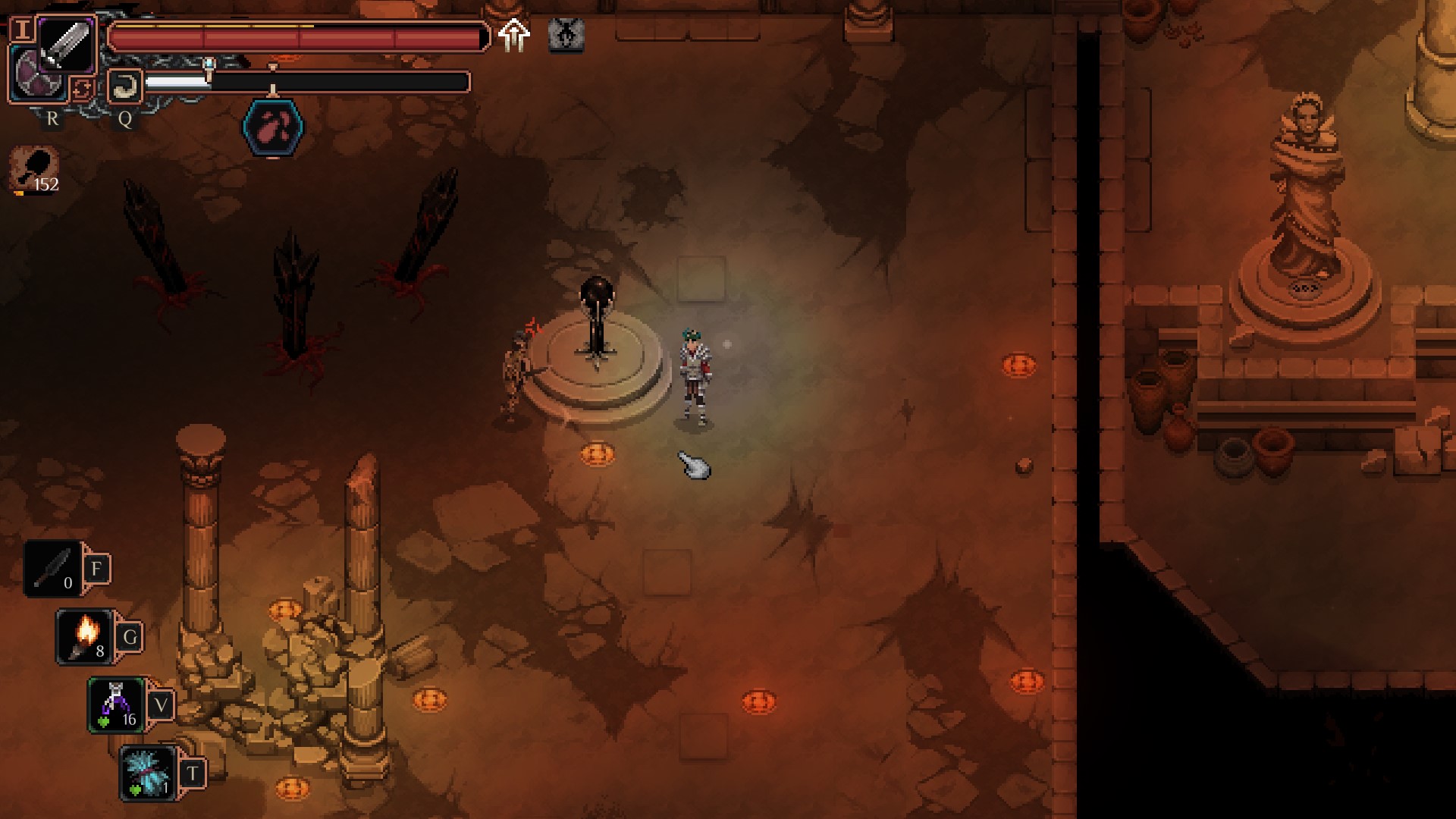This screenshot has height=819, width=1456.
Task: Select the blue feather bundle slot
Action: click(x=148, y=773)
